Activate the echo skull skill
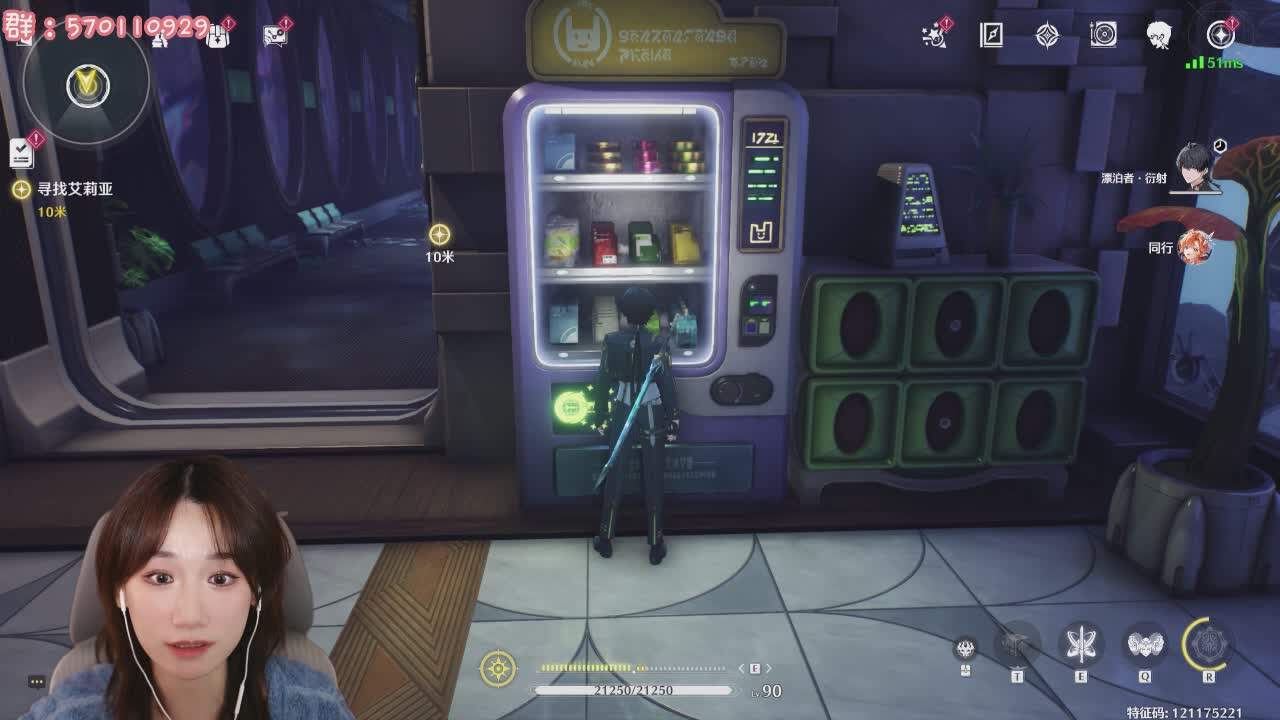This screenshot has width=1280, height=720. [x=1145, y=645]
